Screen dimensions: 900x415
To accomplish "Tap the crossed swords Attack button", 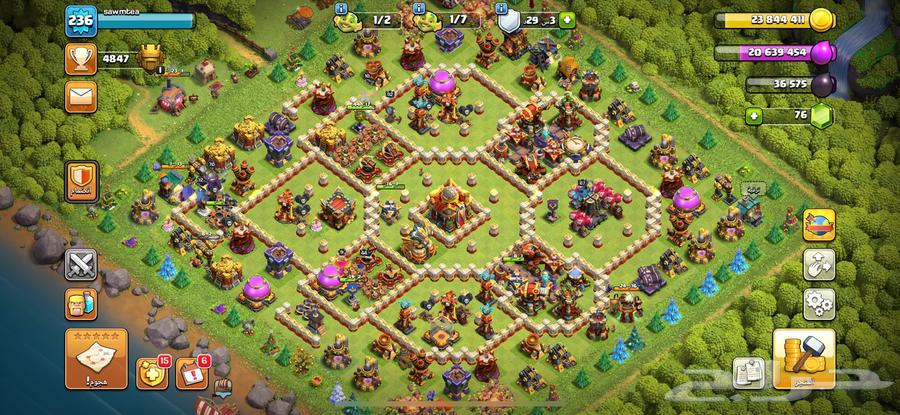I will pyautogui.click(x=80, y=264).
